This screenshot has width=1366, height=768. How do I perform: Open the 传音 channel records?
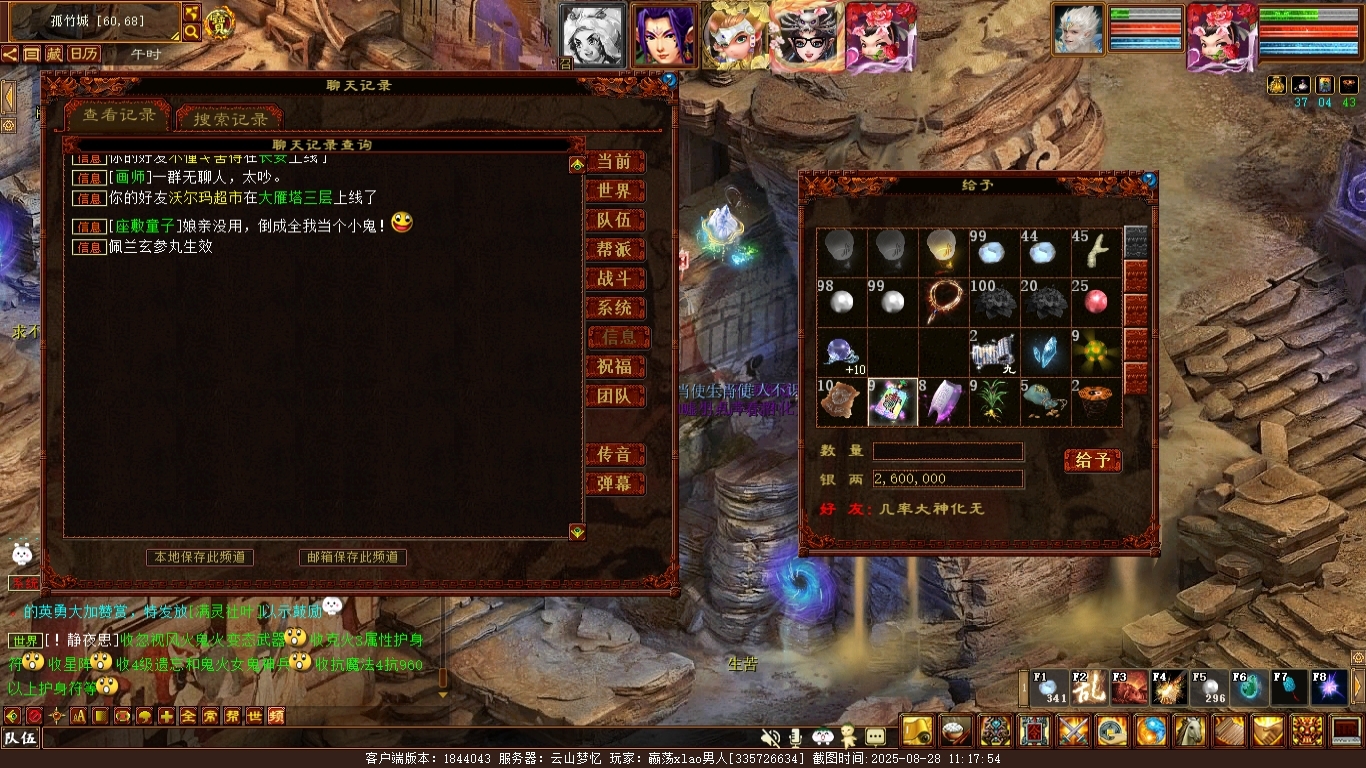(614, 455)
